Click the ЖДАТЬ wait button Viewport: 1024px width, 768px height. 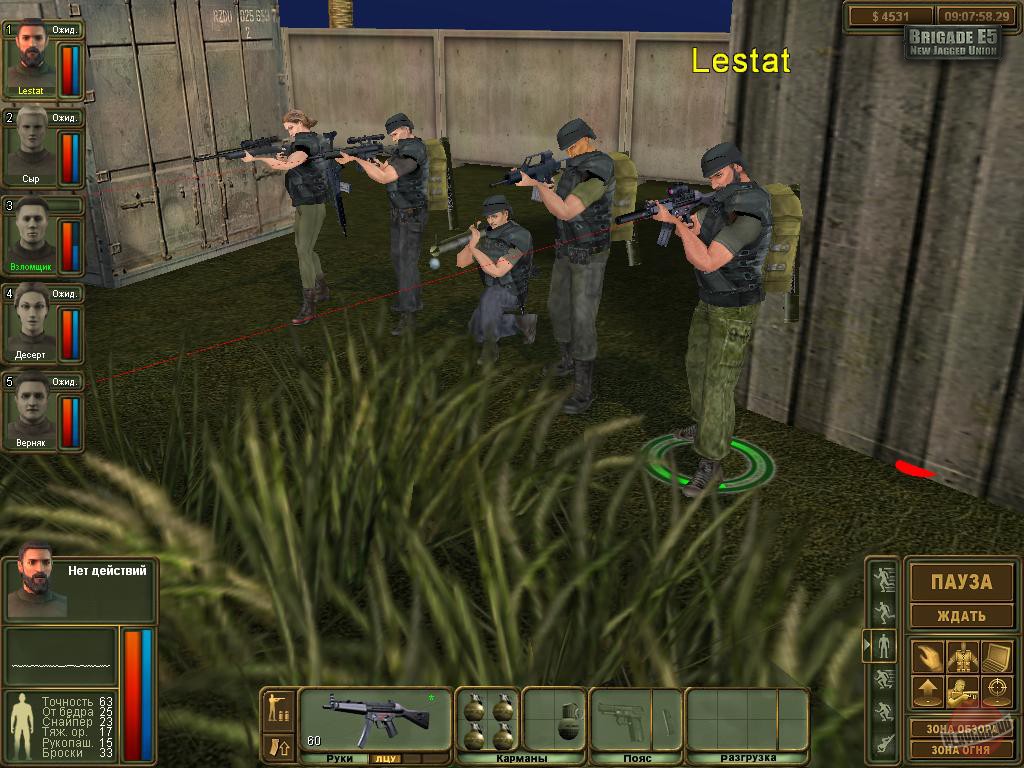pos(961,616)
